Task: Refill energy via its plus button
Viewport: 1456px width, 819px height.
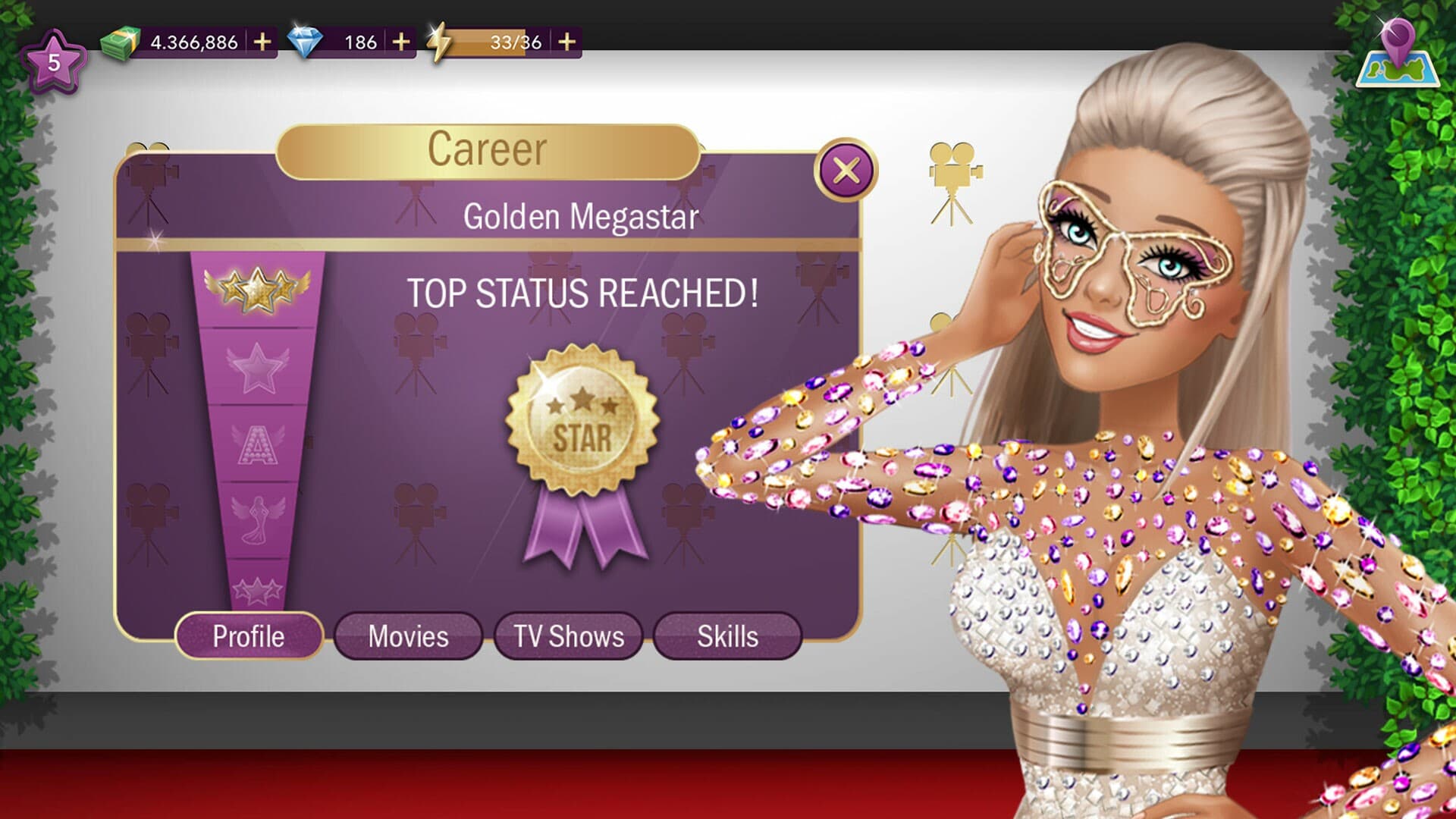Action: coord(567,42)
